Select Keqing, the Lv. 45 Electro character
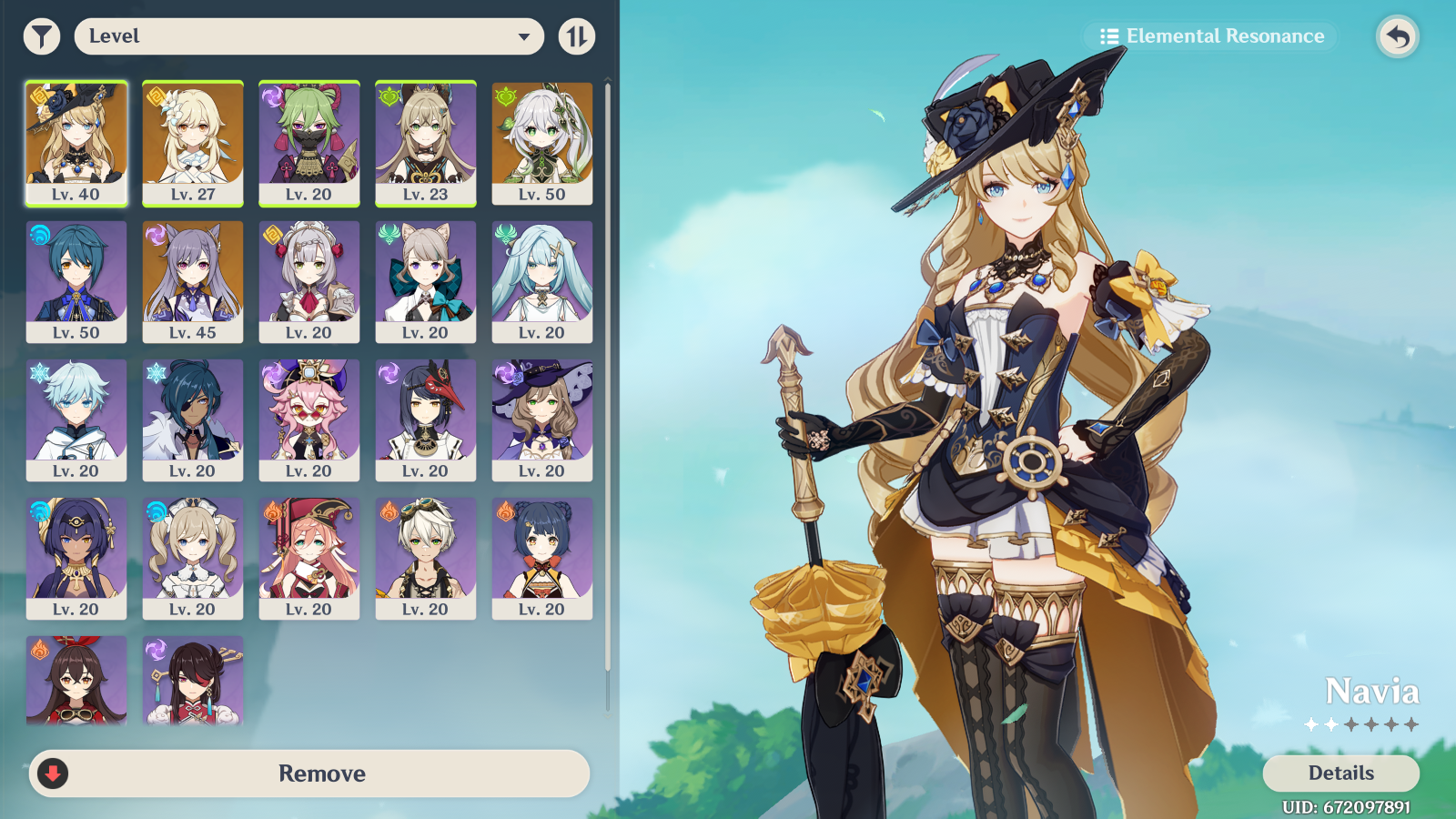Viewport: 1456px width, 819px height. [x=192, y=279]
